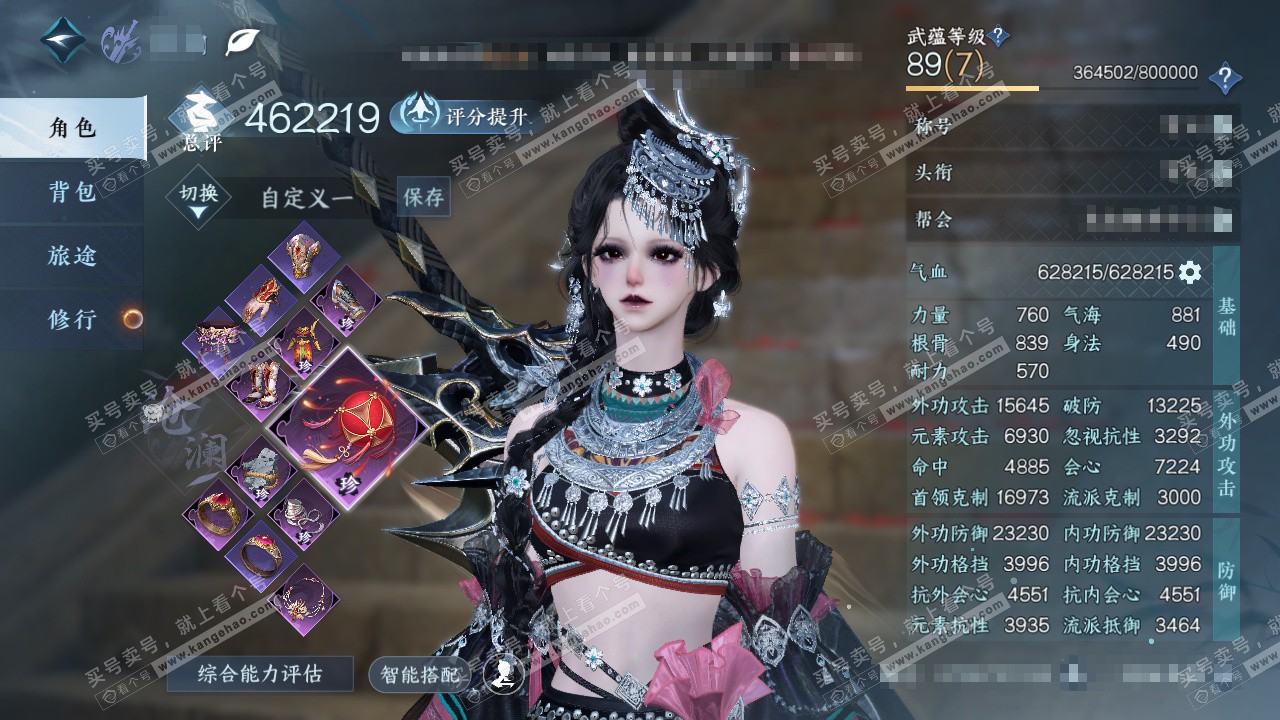Select the boots equipment slot
This screenshot has width=1280, height=720.
pyautogui.click(x=258, y=386)
